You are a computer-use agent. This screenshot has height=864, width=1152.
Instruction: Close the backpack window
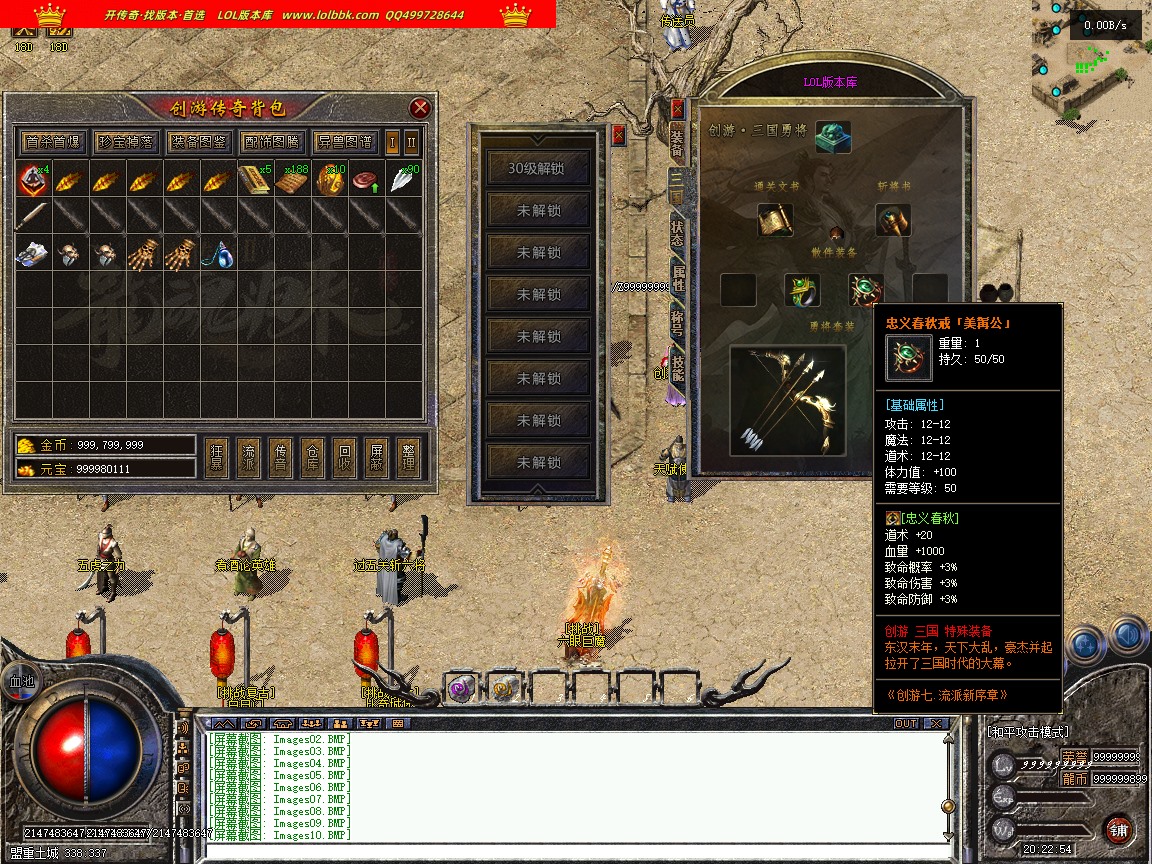[x=420, y=108]
